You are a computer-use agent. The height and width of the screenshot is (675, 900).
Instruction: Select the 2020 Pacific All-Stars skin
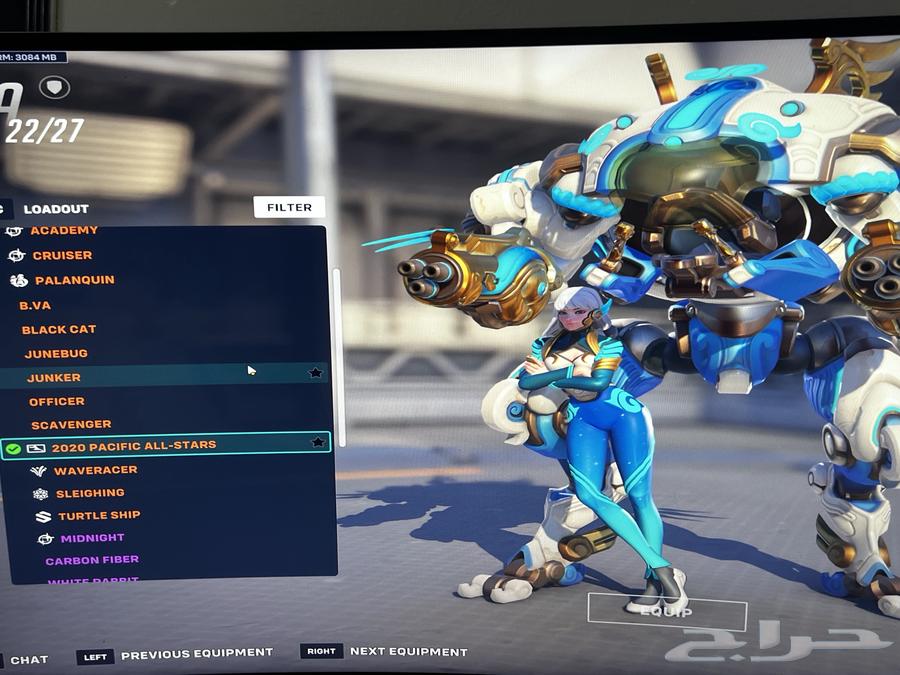[x=133, y=446]
